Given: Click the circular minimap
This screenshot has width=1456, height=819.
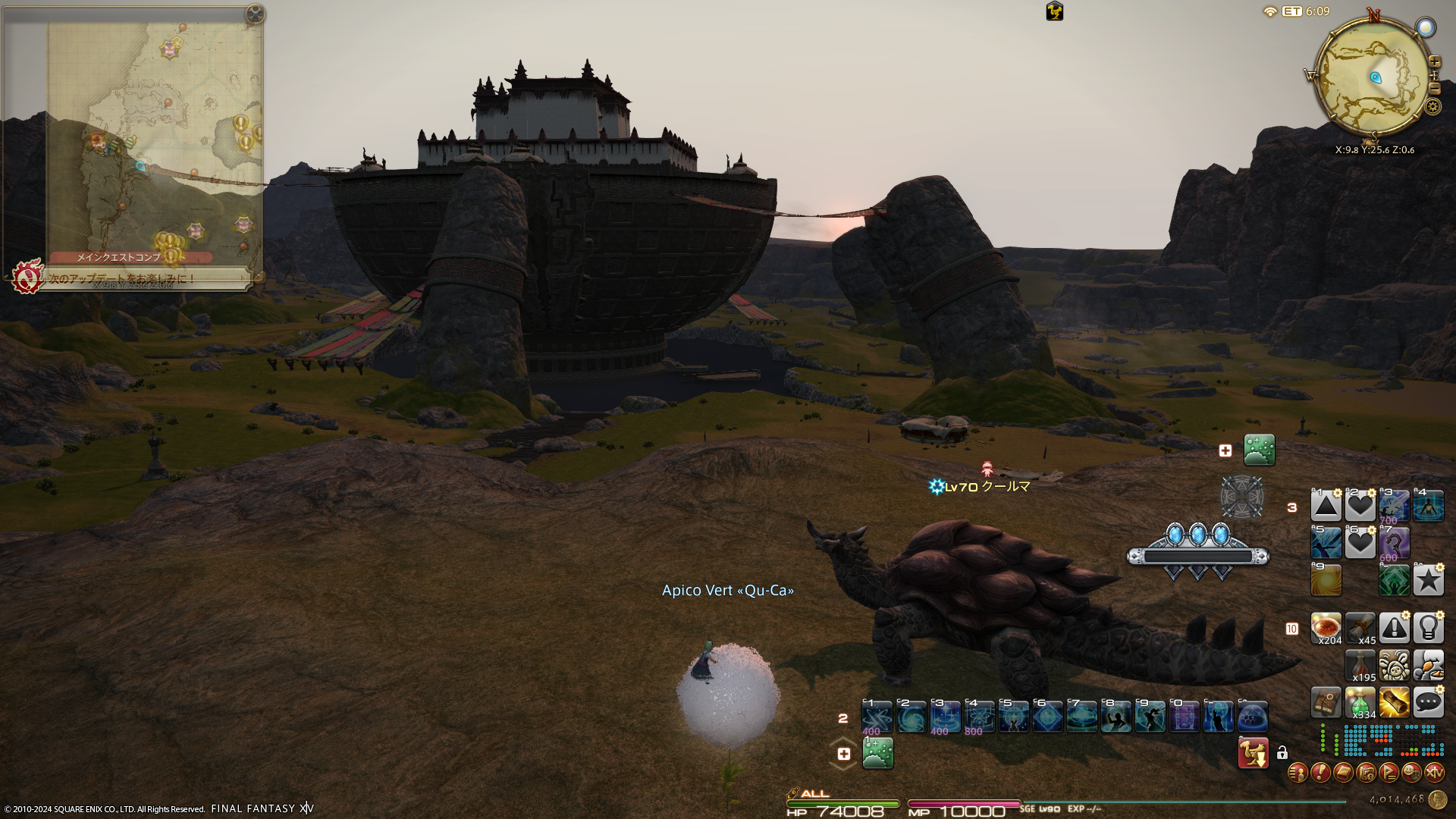Looking at the screenshot, I should [1373, 77].
